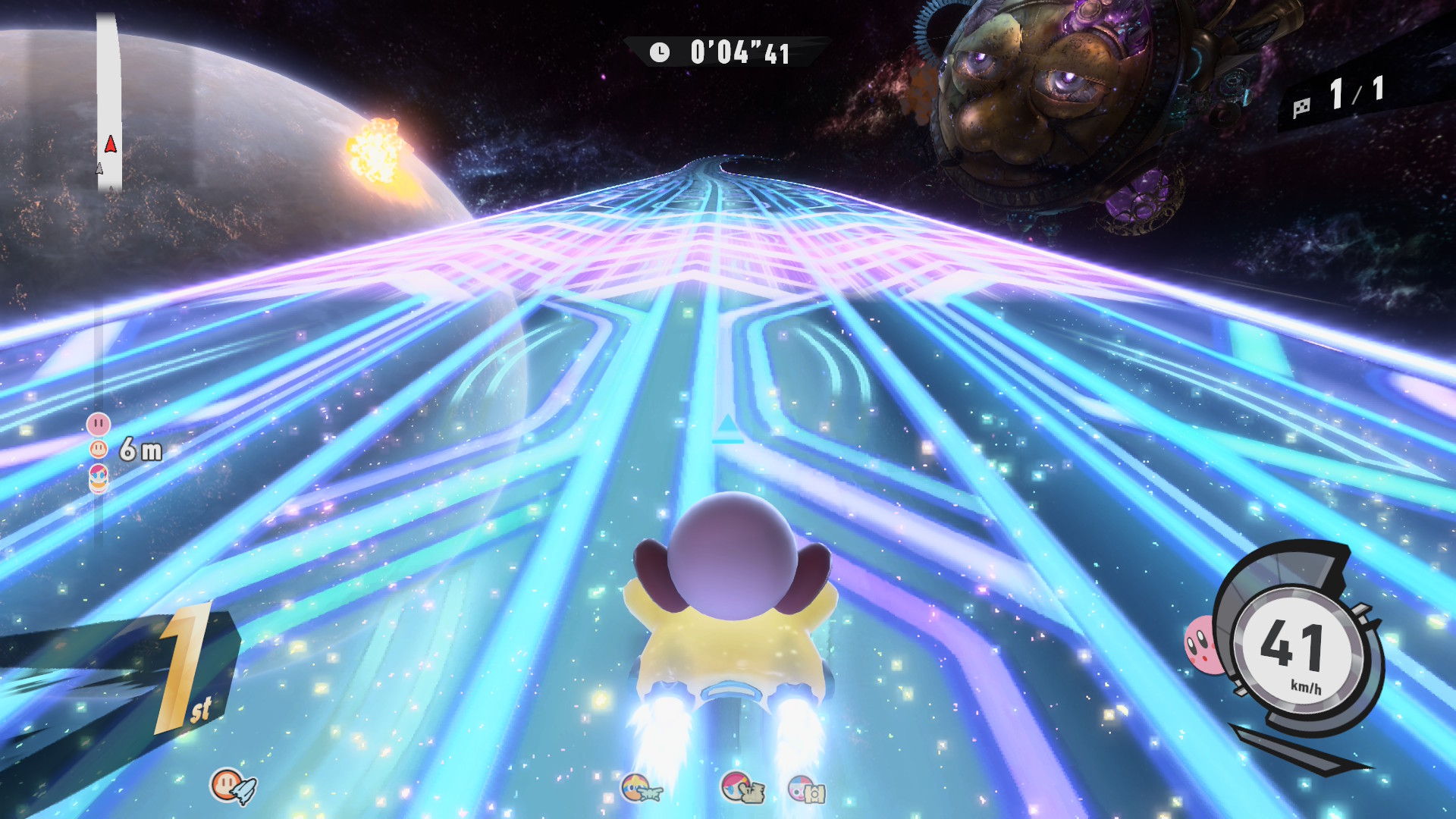Click the pink Kirby icon beside speedometer

point(1200,645)
